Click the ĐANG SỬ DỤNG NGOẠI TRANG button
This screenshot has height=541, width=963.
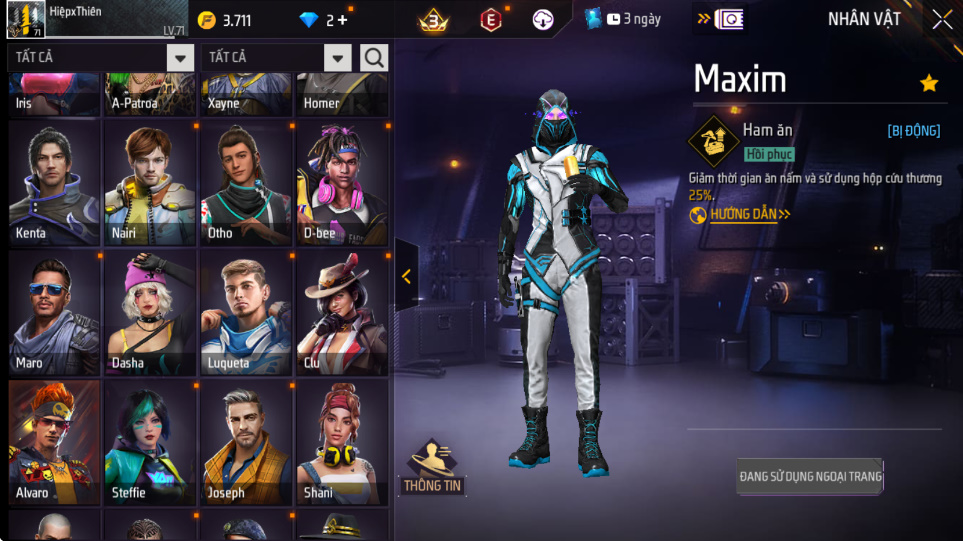point(810,477)
